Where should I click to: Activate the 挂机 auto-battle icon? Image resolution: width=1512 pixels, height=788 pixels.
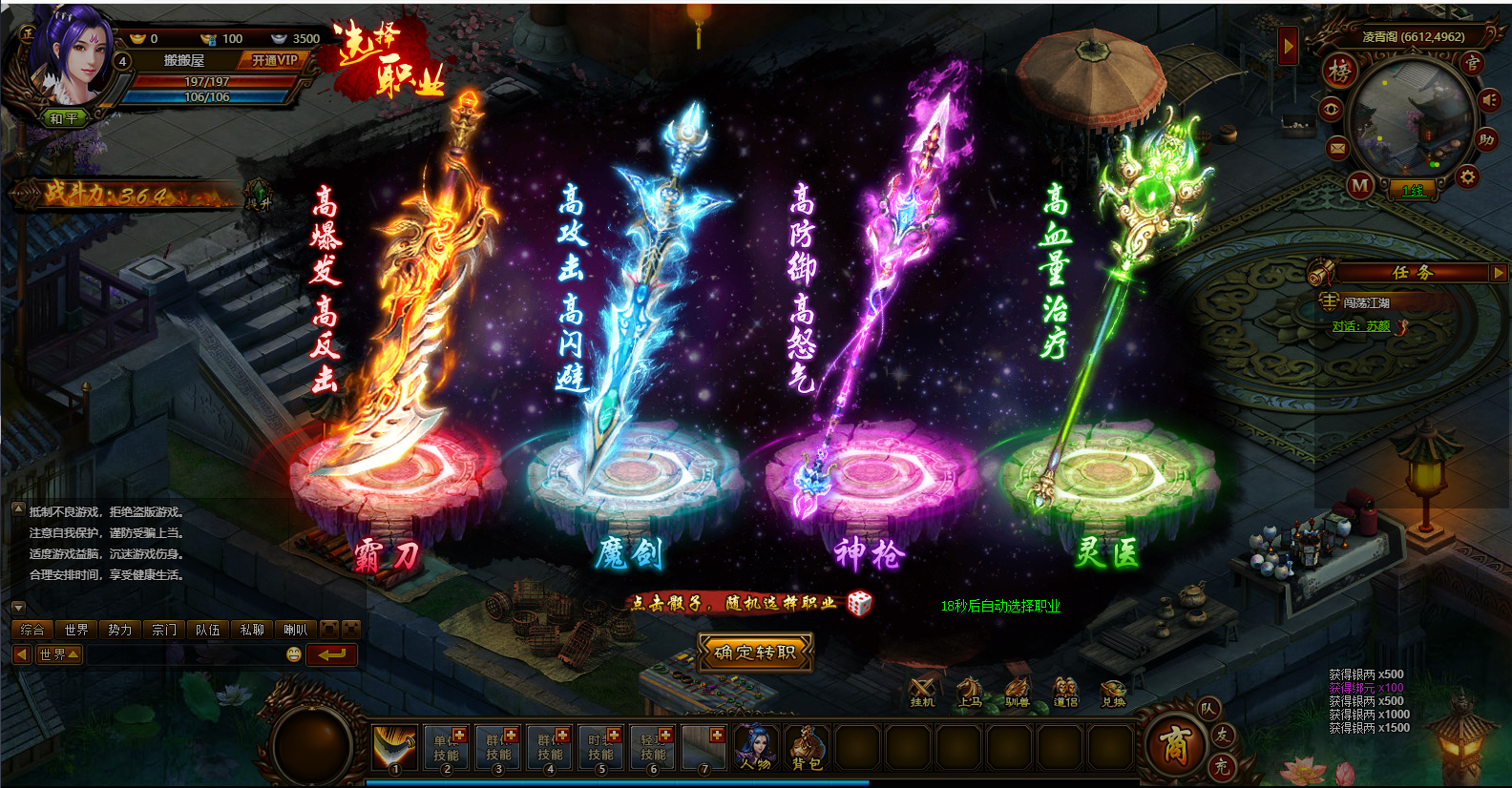point(922,691)
